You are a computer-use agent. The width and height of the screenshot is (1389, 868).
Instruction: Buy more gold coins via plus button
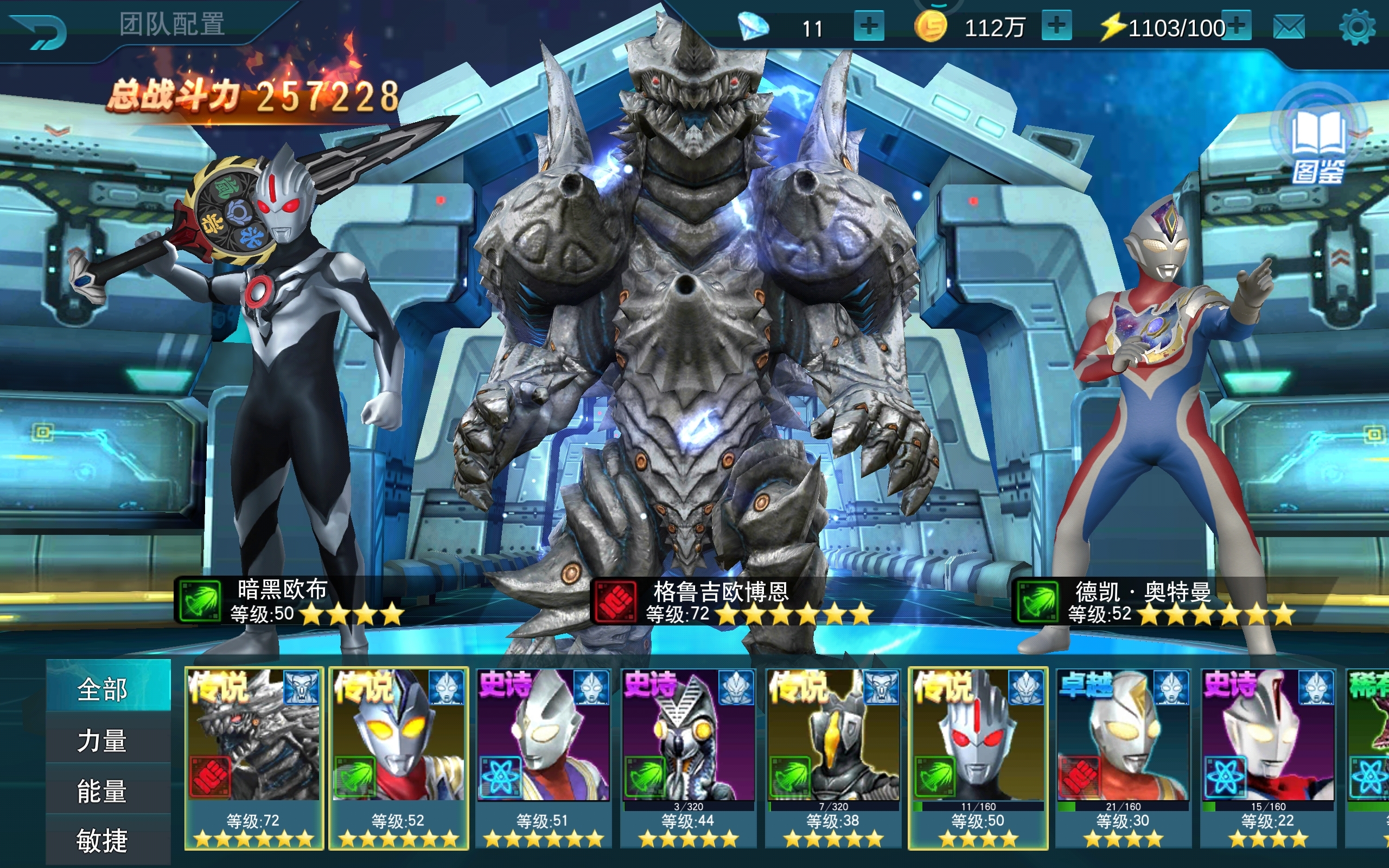click(1056, 27)
